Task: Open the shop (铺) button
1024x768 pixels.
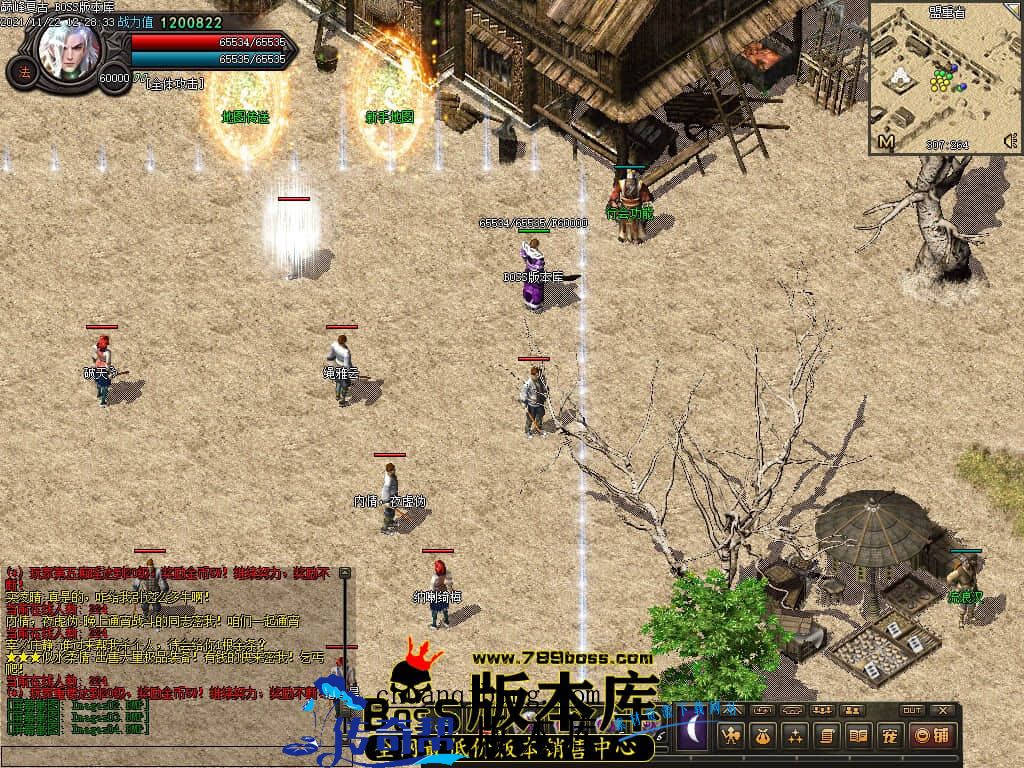Action: click(933, 737)
